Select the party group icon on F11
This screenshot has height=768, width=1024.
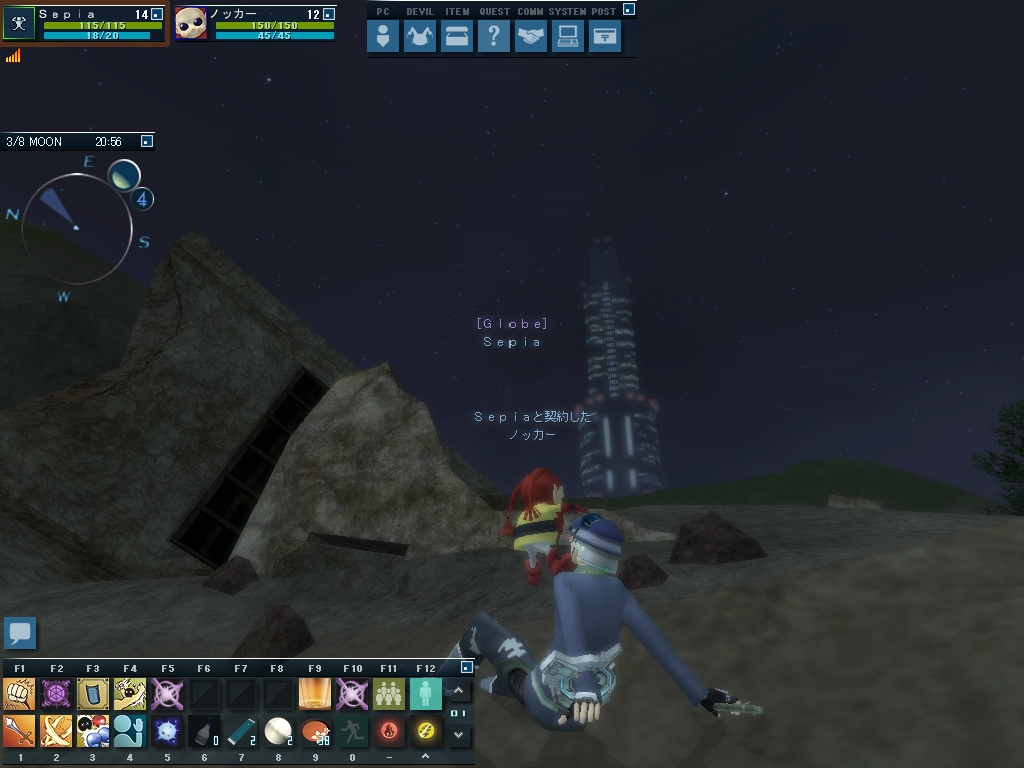coord(389,693)
